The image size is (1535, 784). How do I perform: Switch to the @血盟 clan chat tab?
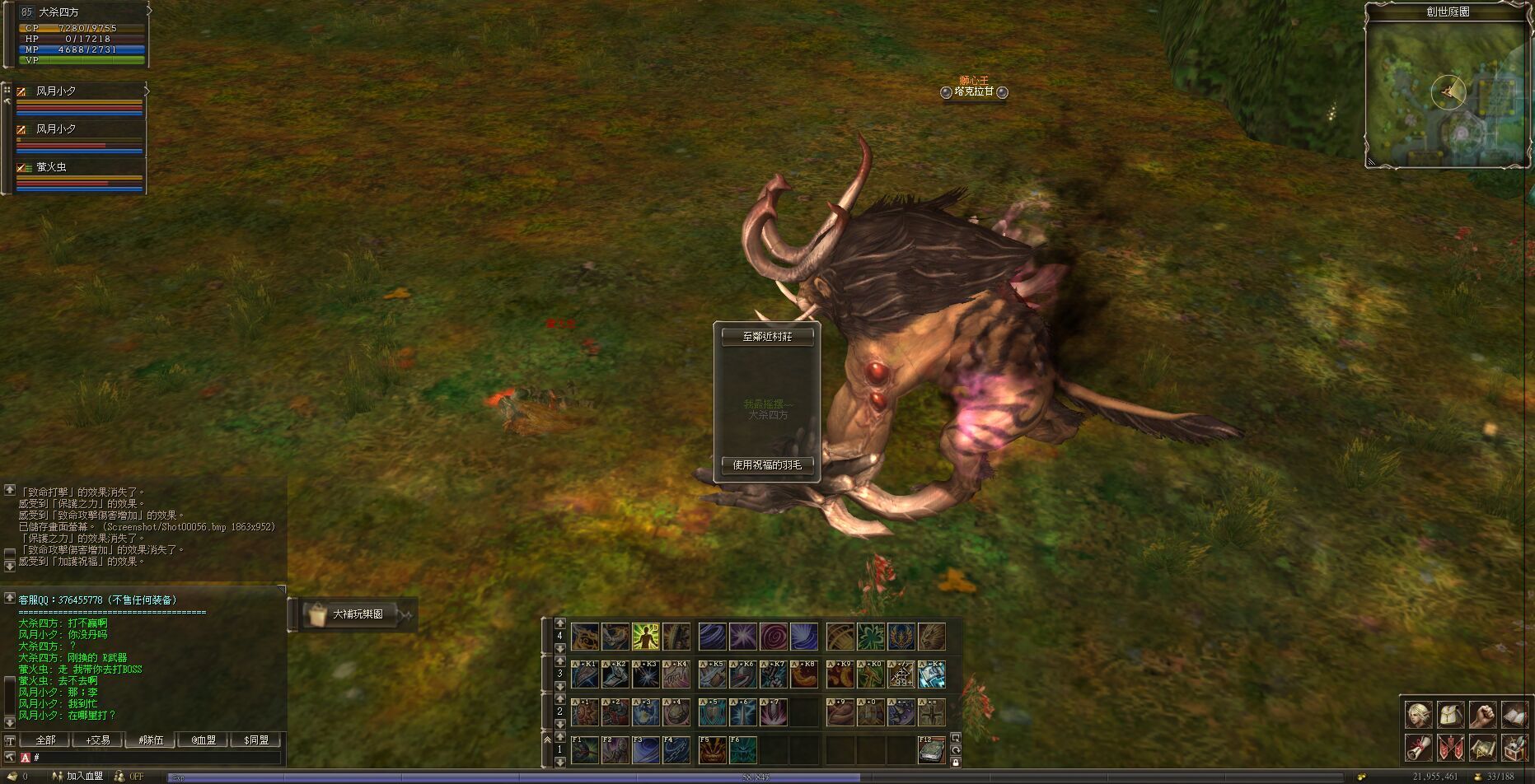click(x=204, y=740)
